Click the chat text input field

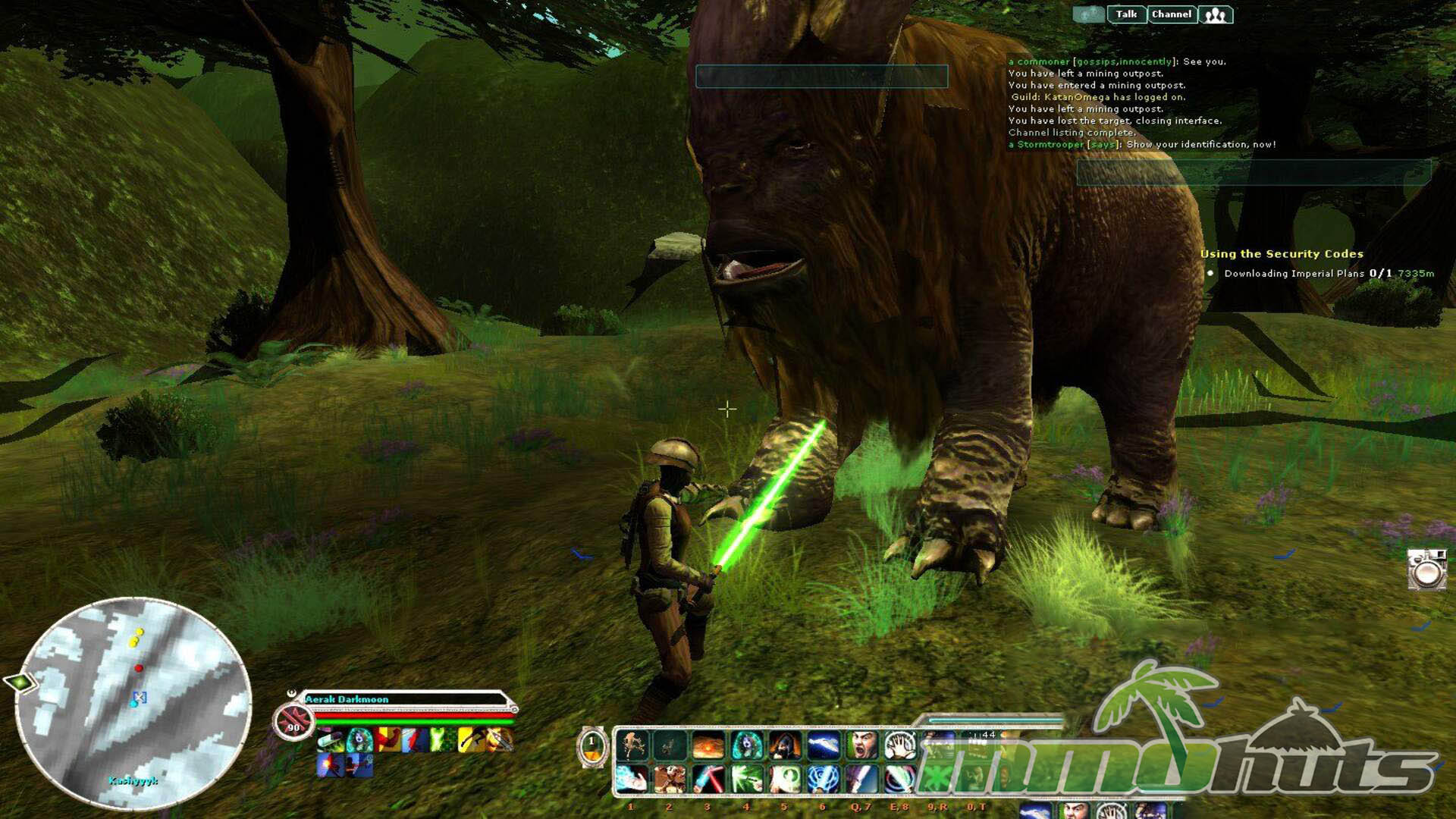(1253, 172)
